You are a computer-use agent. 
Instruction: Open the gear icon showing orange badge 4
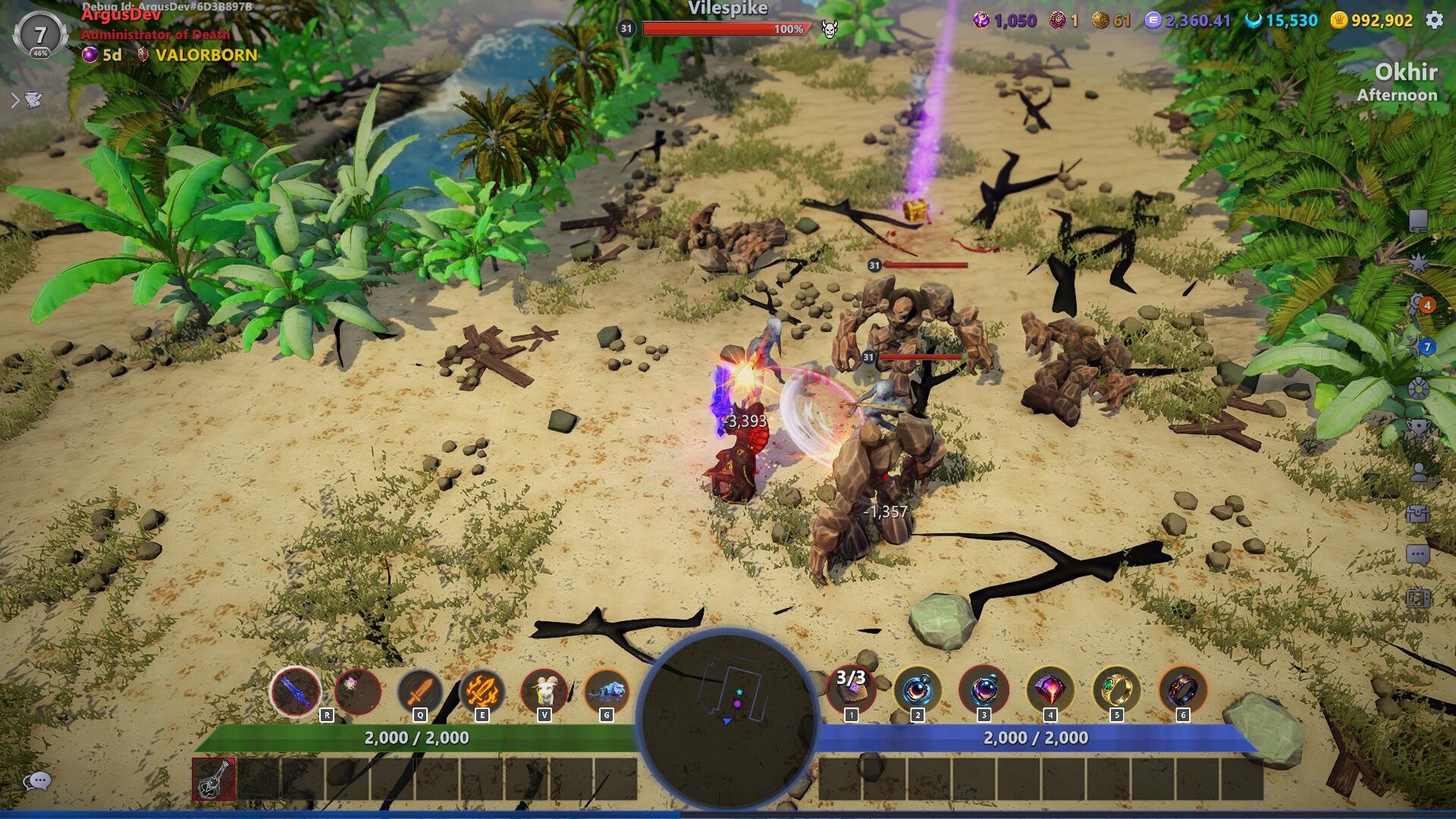click(1416, 305)
